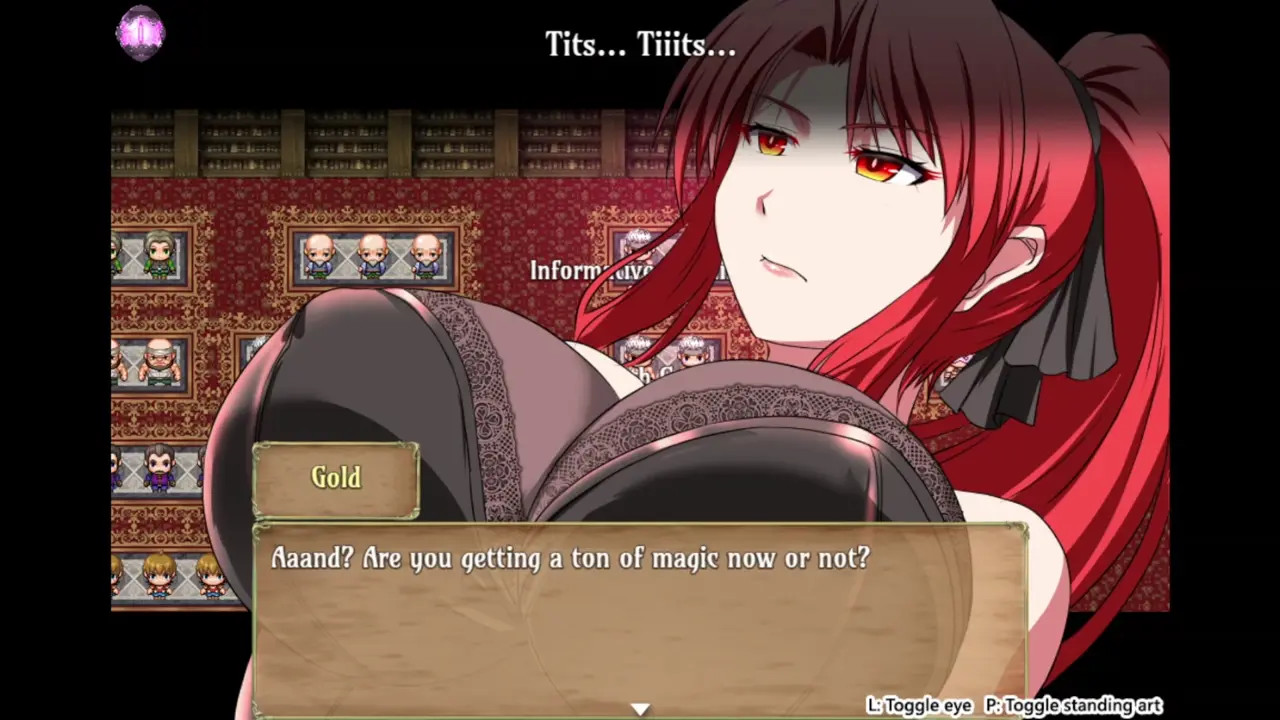The width and height of the screenshot is (1280, 720).
Task: Click the dialogue continue arrow
Action: pyautogui.click(x=640, y=709)
